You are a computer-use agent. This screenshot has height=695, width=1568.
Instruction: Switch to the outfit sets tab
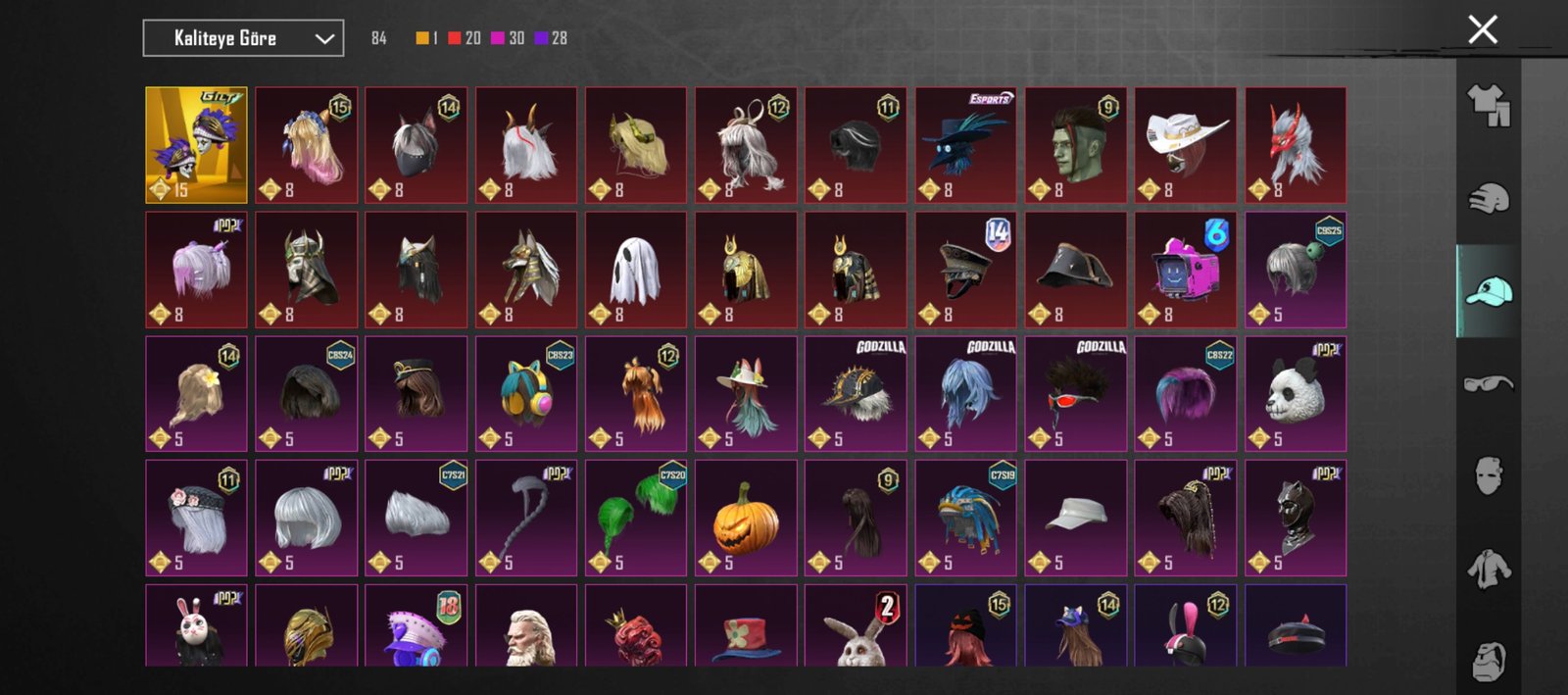click(x=1488, y=105)
